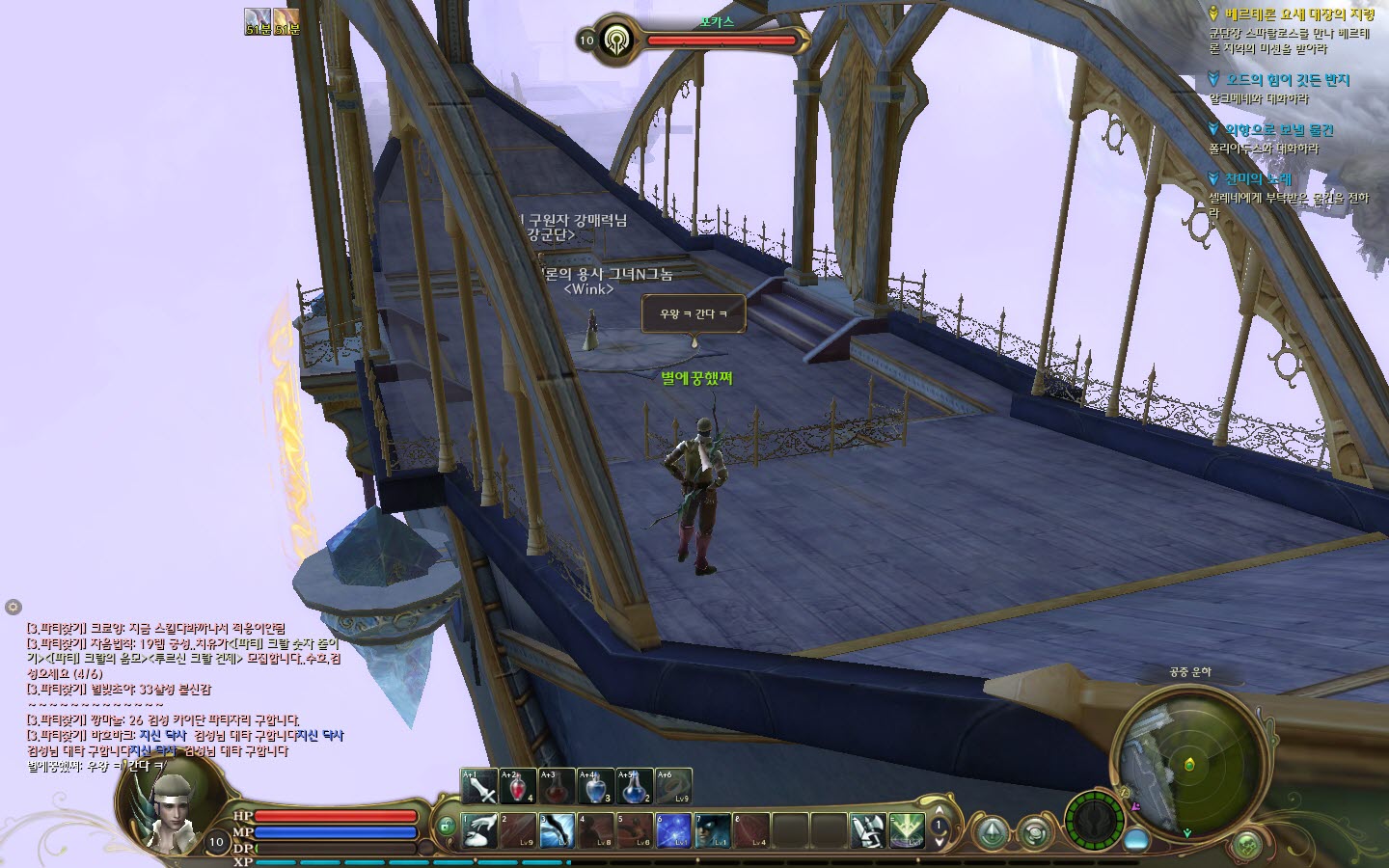The width and height of the screenshot is (1389, 868).
Task: Activate the blue kick skill in slot 3
Action: click(557, 830)
